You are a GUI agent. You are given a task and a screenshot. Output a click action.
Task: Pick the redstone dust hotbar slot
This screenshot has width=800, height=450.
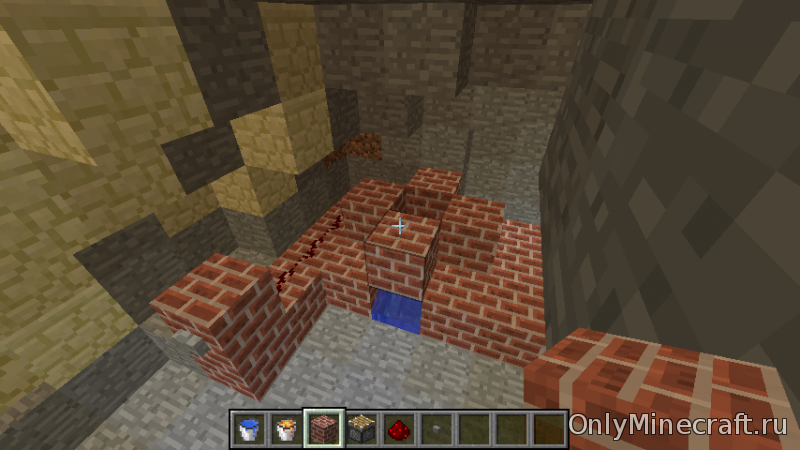(x=398, y=428)
